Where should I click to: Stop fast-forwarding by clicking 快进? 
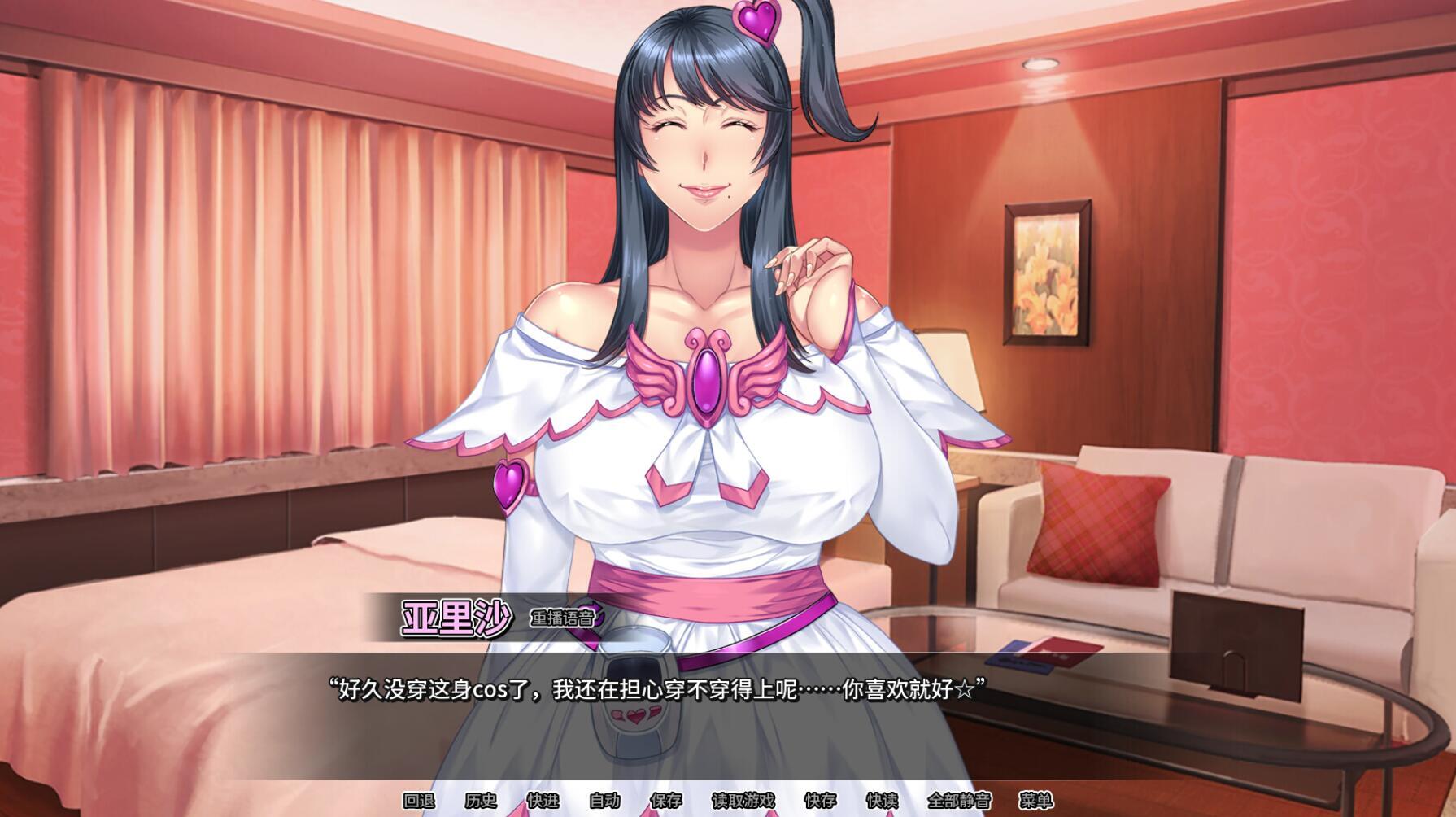tap(545, 800)
